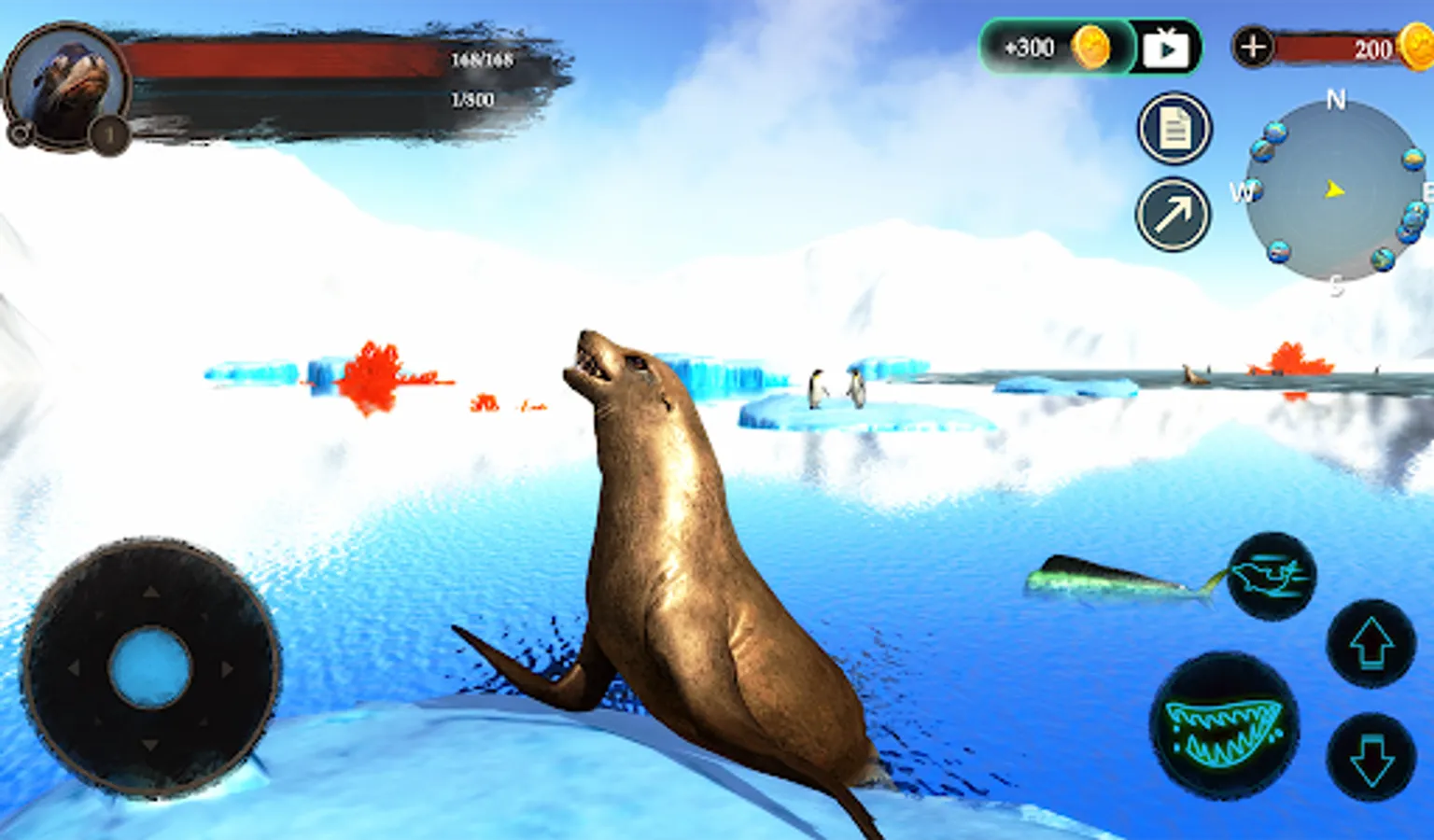The width and height of the screenshot is (1434, 840).
Task: Tap the up arrow swim button
Action: point(1371,644)
